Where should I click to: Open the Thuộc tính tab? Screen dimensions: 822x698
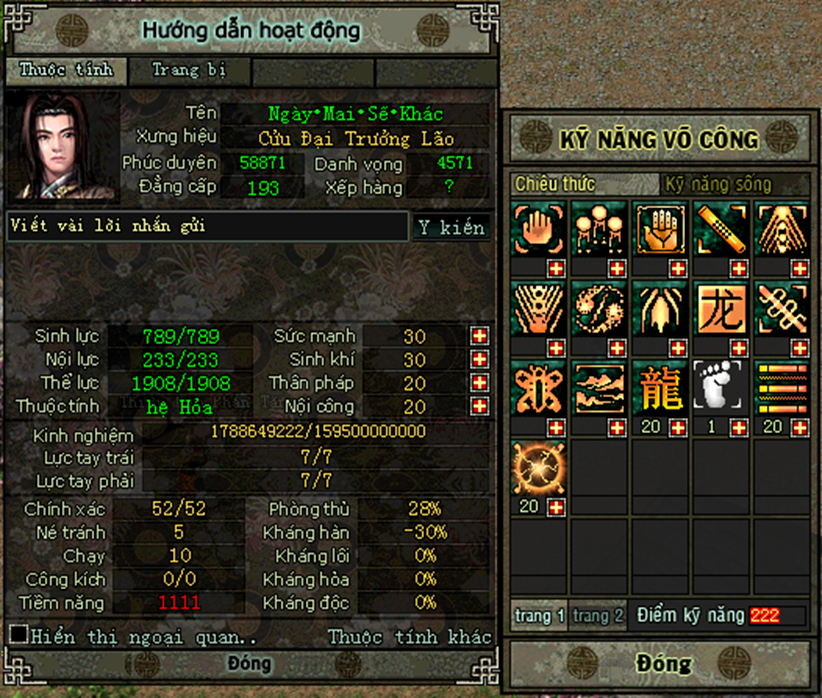pyautogui.click(x=67, y=70)
